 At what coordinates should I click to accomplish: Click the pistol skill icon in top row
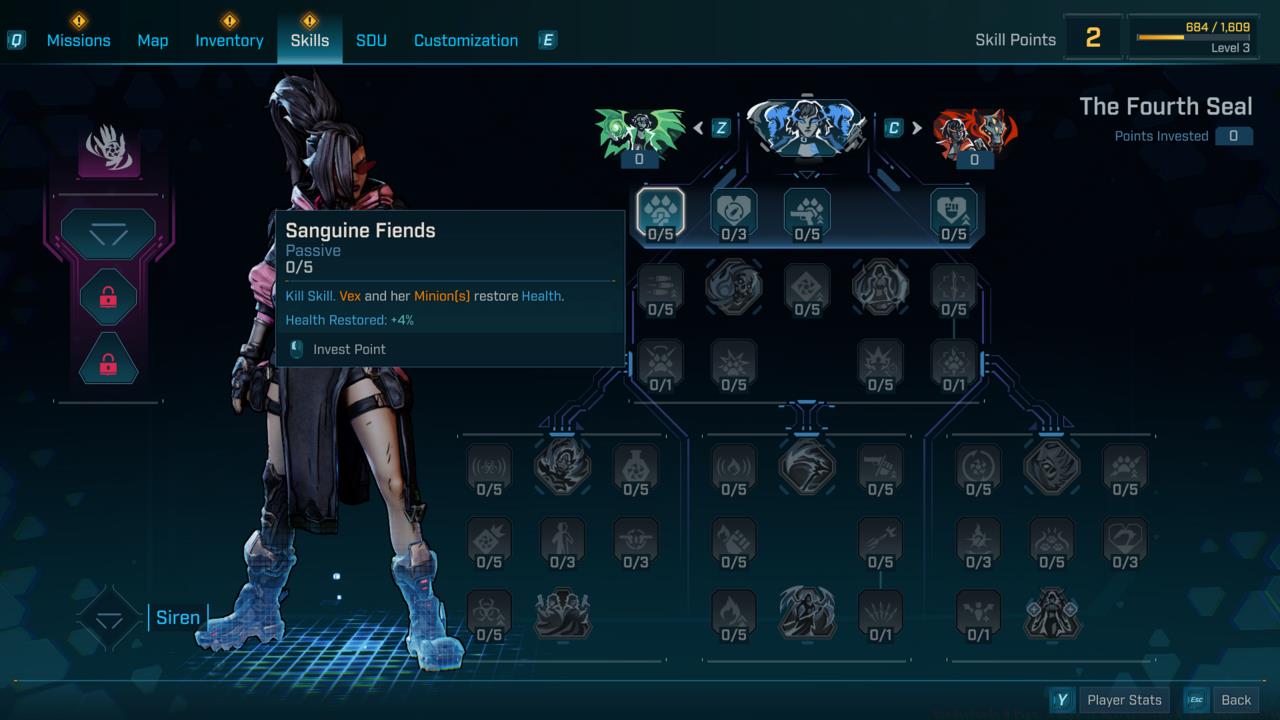(807, 212)
